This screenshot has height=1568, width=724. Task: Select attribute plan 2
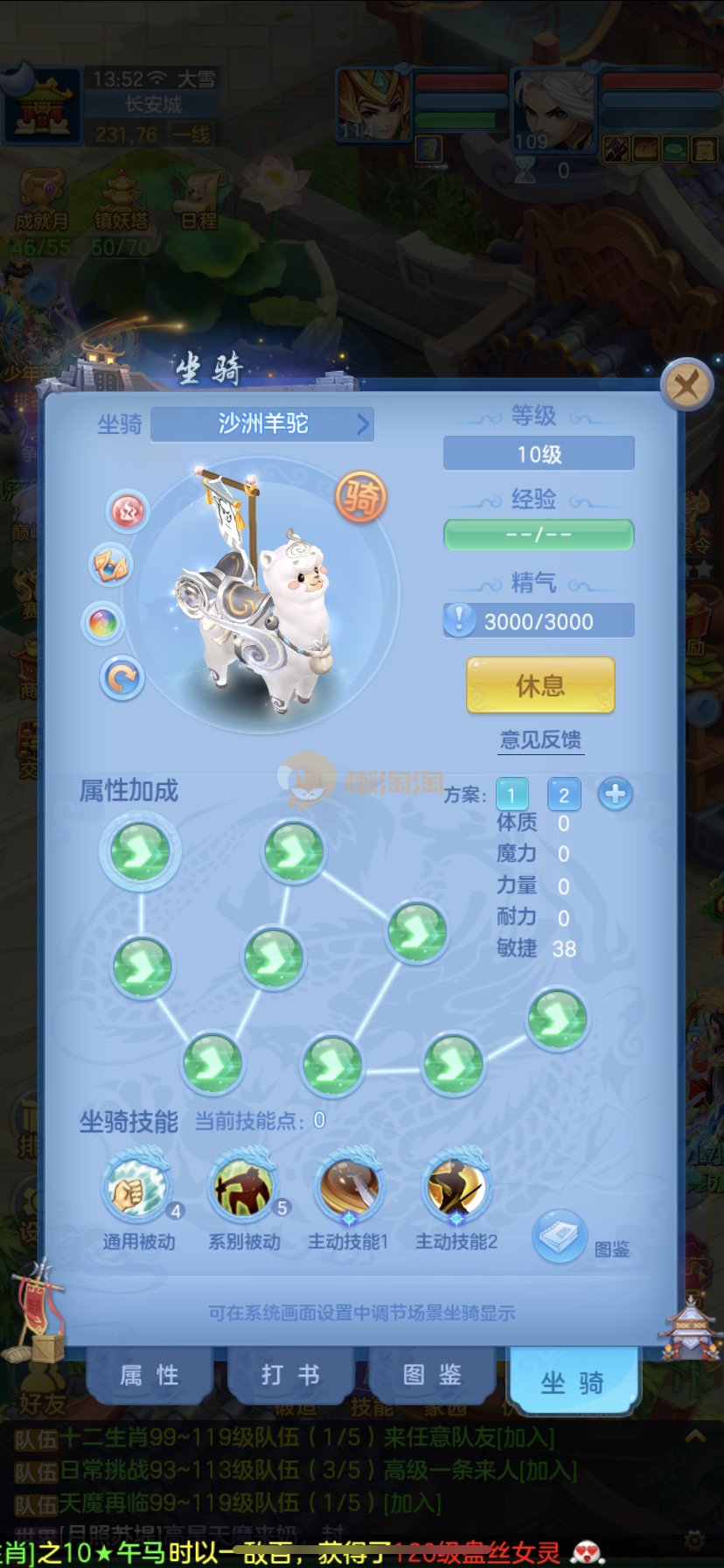(564, 794)
